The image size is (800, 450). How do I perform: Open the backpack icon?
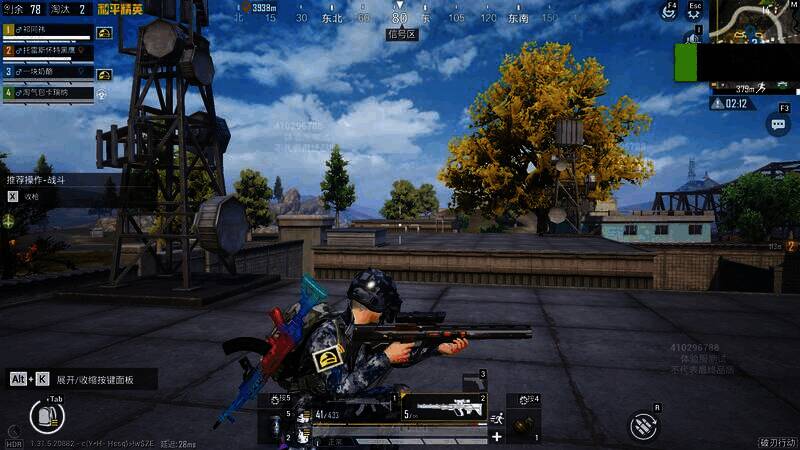coord(44,415)
